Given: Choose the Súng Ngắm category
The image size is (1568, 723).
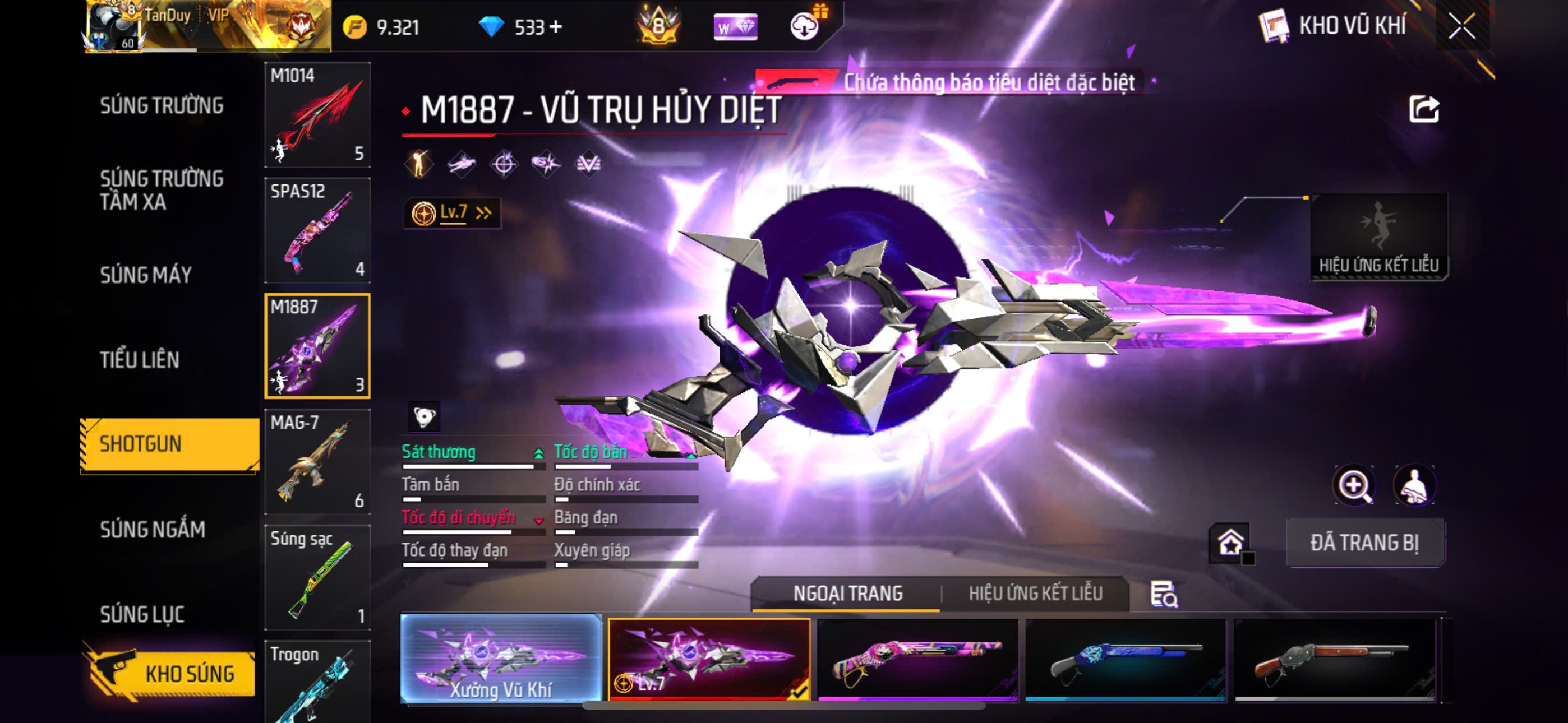Looking at the screenshot, I should (x=153, y=530).
